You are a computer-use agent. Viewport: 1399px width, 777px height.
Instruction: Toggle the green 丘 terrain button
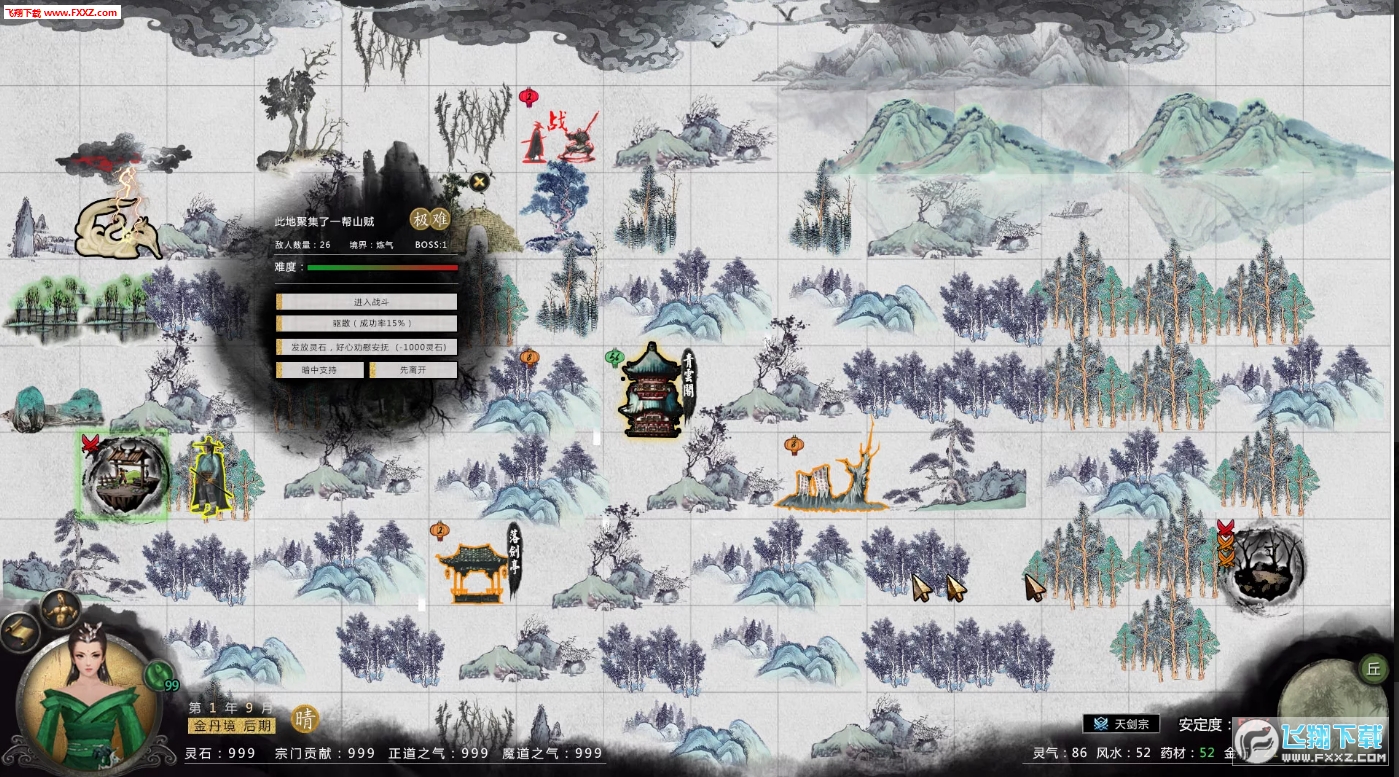tap(1373, 668)
